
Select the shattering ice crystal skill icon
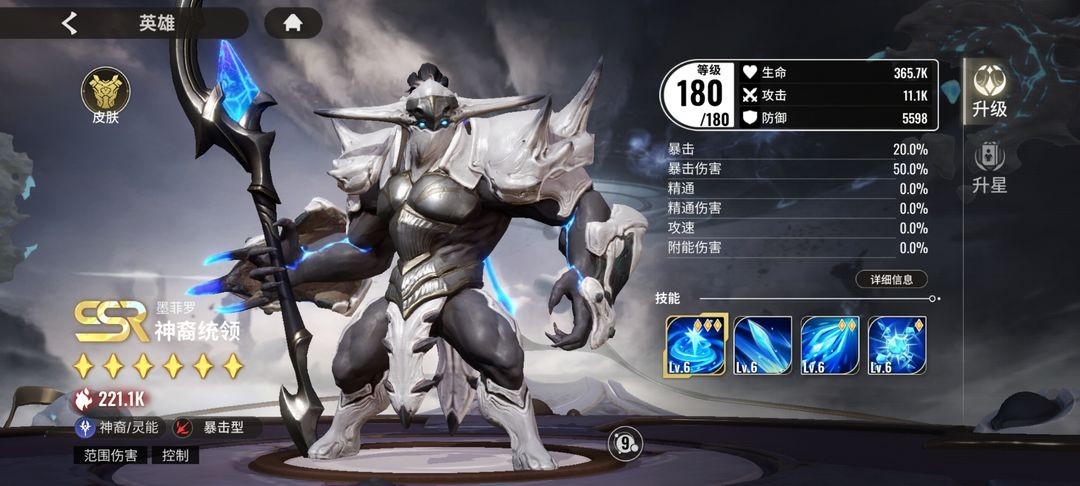(x=896, y=345)
